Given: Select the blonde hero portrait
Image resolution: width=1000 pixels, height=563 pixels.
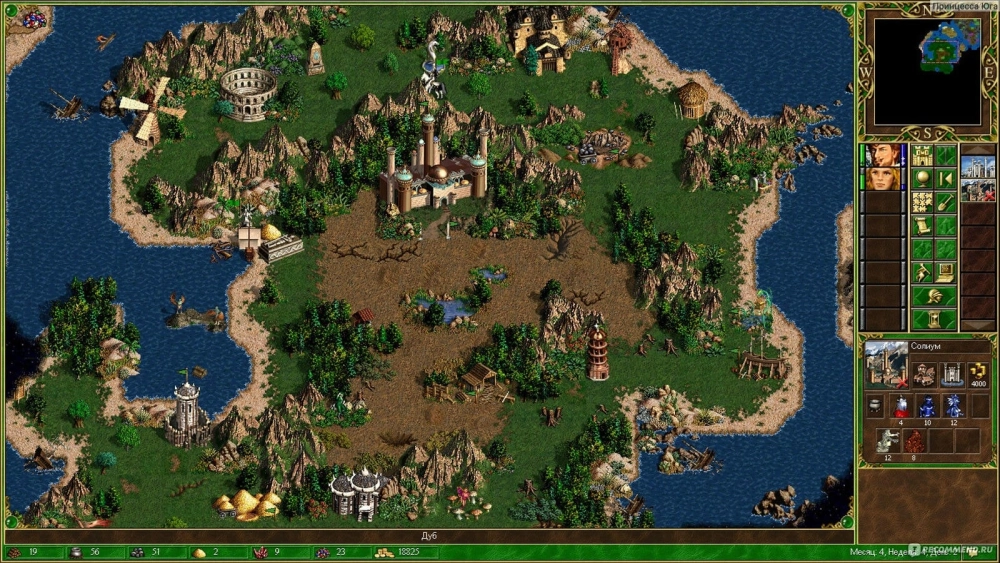Looking at the screenshot, I should [x=883, y=179].
